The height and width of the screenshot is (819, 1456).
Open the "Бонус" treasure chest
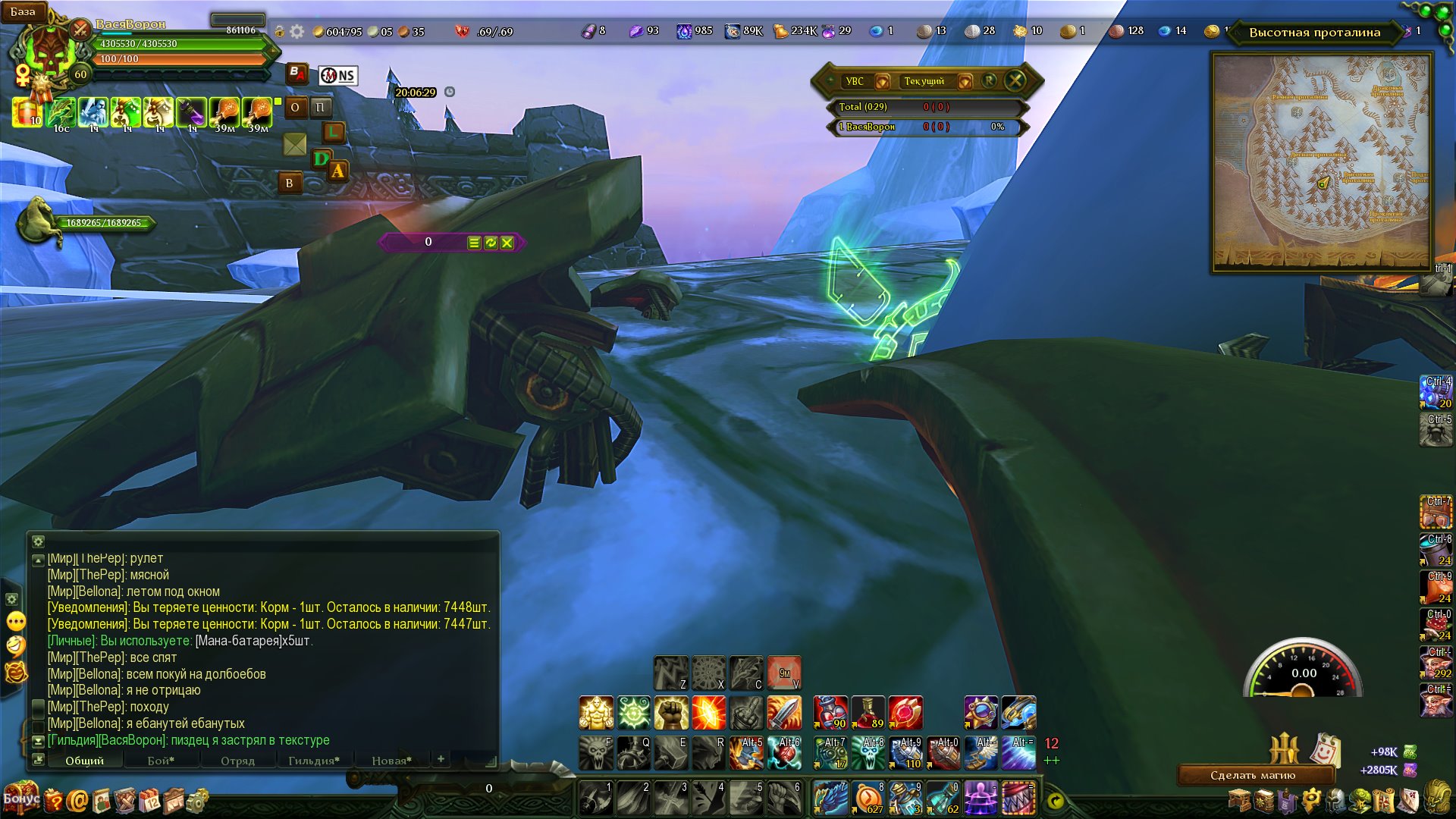tap(20, 798)
